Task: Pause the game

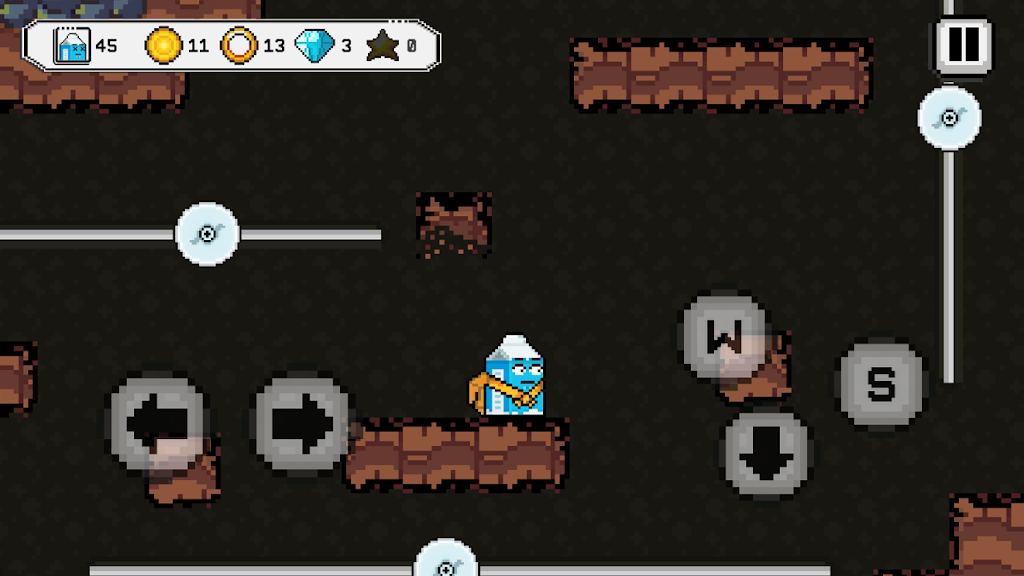Action: tap(963, 45)
